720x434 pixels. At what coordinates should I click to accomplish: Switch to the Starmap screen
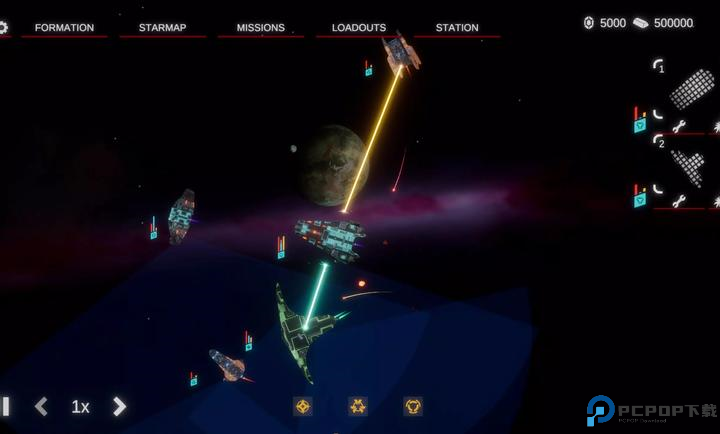pos(163,27)
